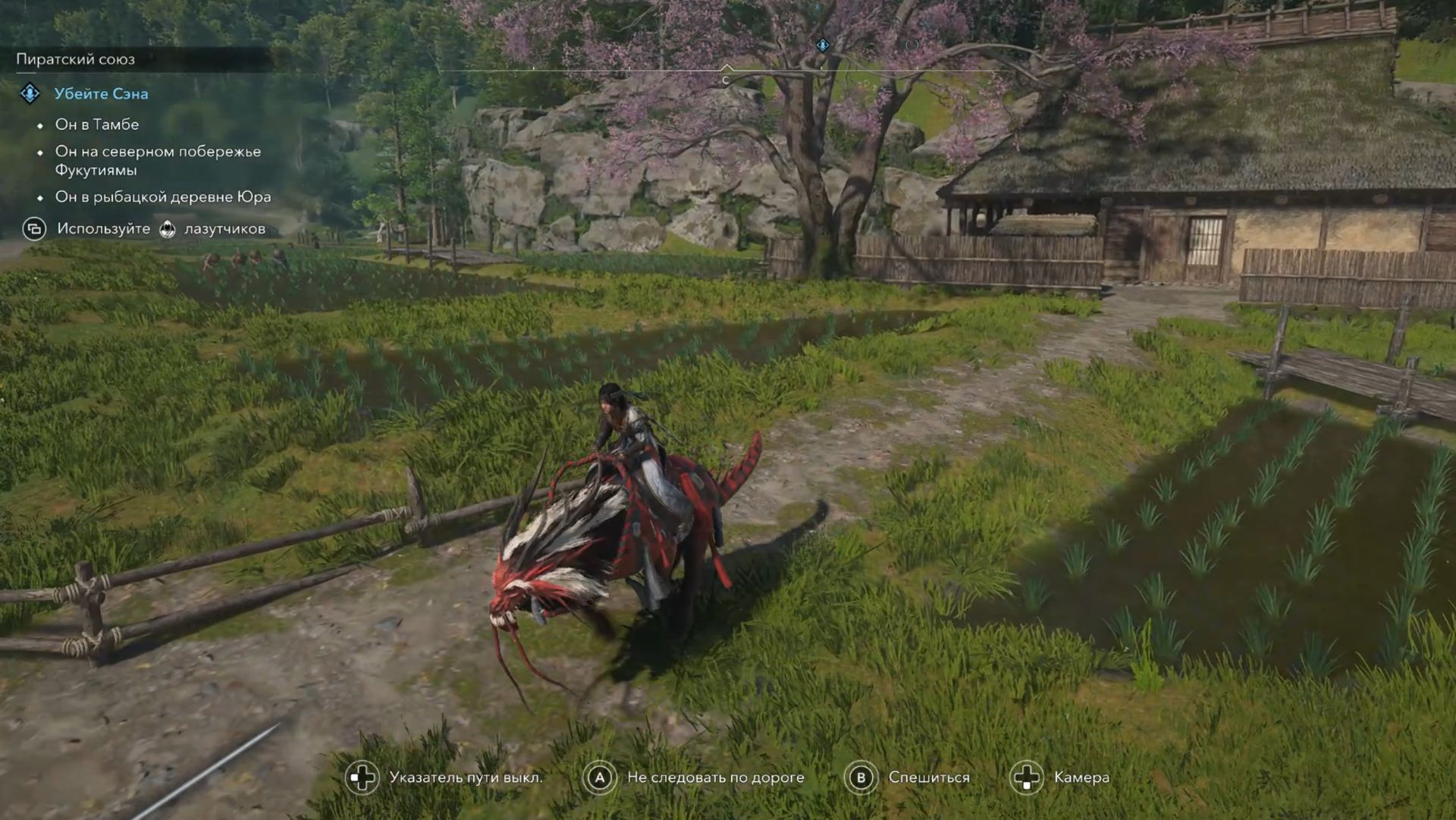Toggle the path marker via Указатель пути выкл.

click(466, 777)
